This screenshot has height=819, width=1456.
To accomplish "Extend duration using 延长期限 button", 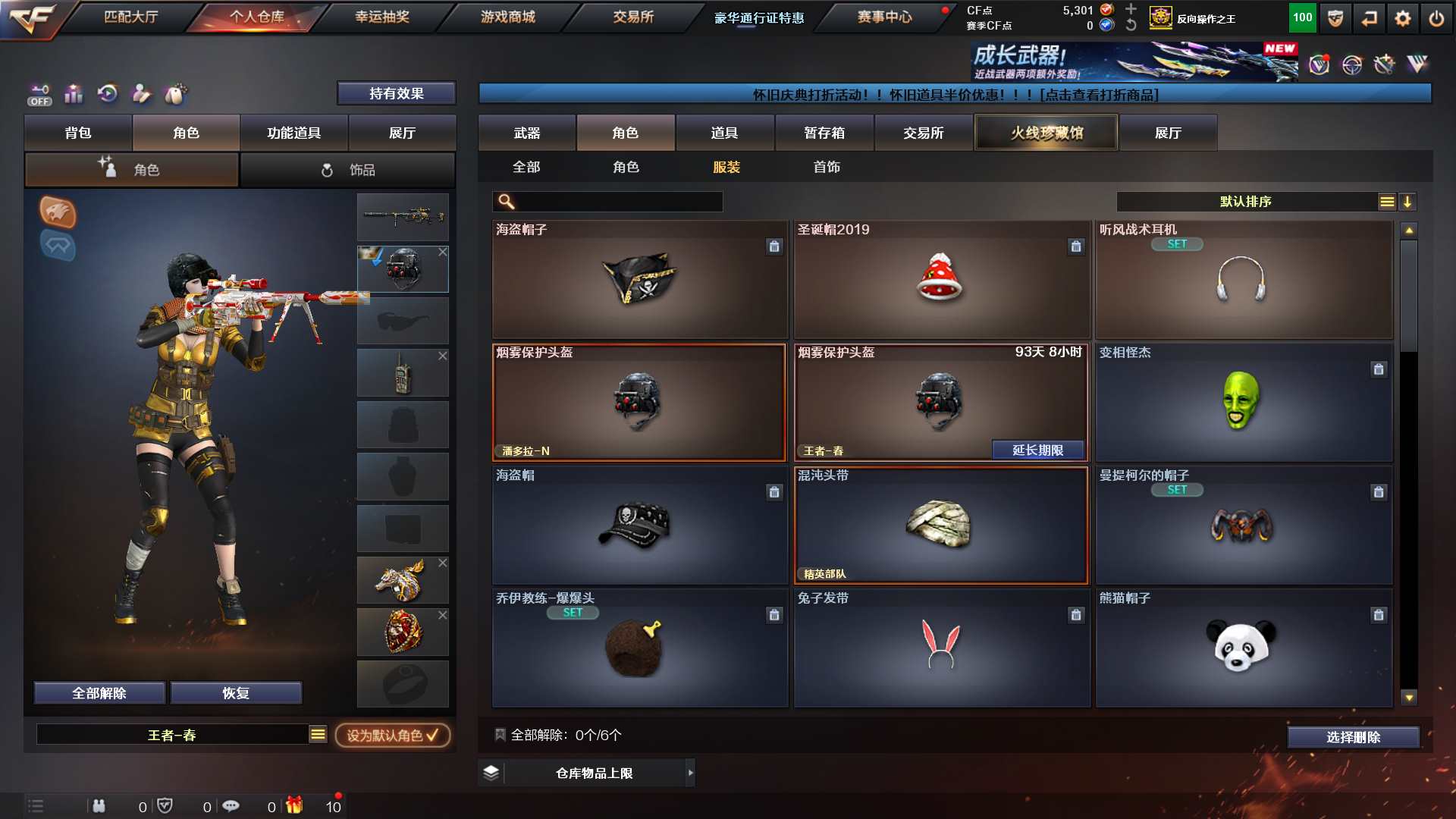I will [x=1037, y=450].
